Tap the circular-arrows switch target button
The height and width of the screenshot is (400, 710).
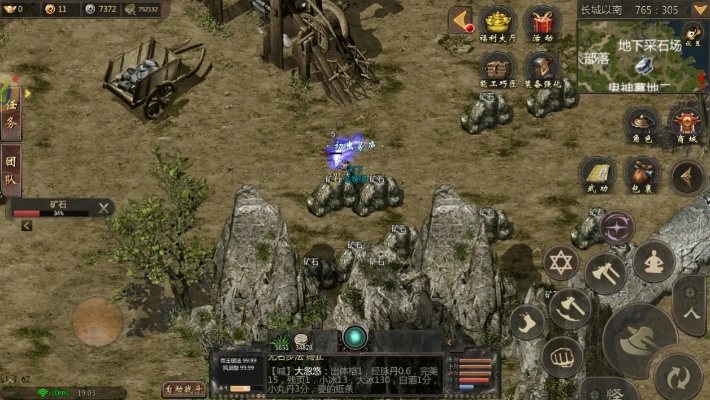[678, 376]
